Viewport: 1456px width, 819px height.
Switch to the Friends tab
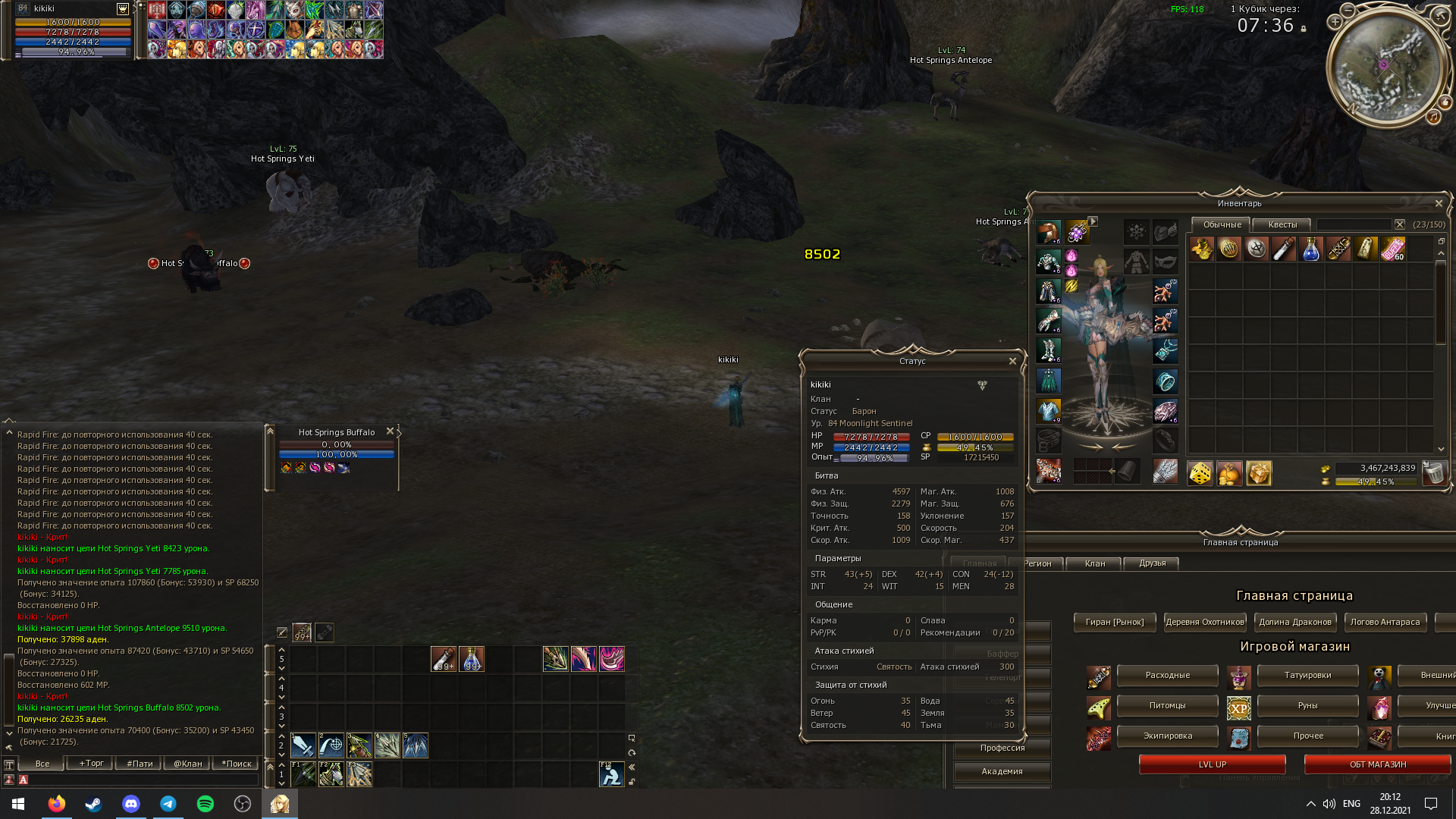click(x=1152, y=563)
